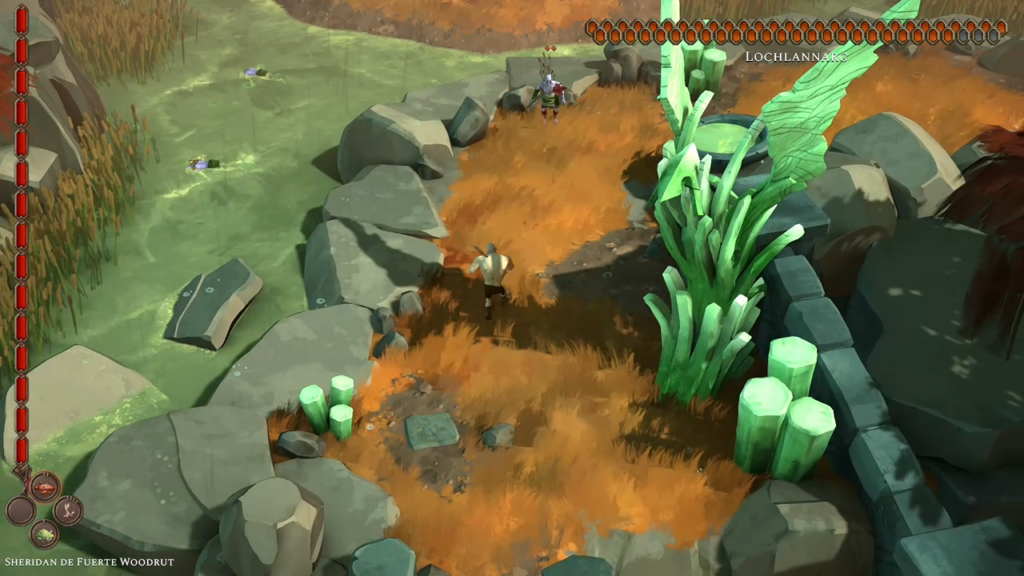Select the white herb sprig slot
Image resolution: width=1024 pixels, height=576 pixels.
67,510
